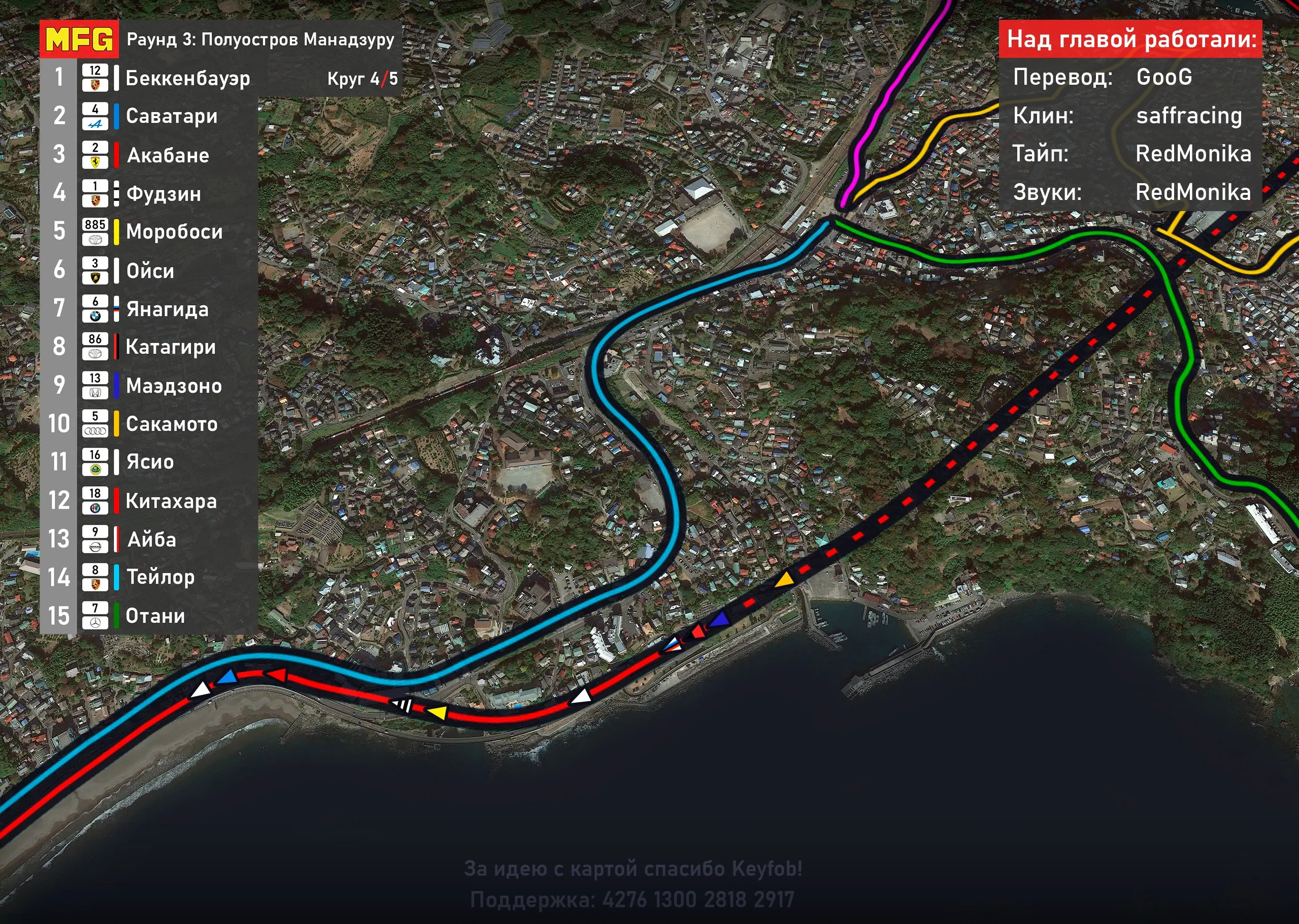Choose the Янагида standings entry

coord(167,309)
